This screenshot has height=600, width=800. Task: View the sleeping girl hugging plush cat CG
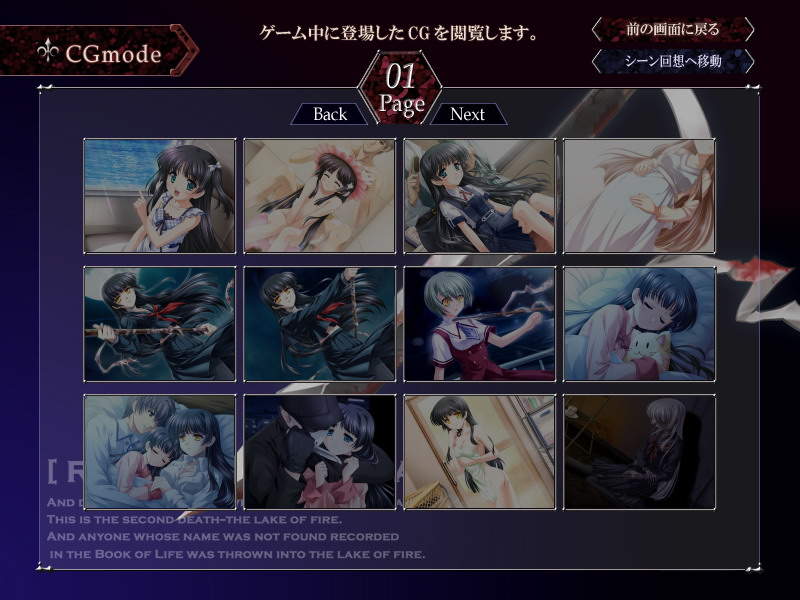click(x=640, y=324)
